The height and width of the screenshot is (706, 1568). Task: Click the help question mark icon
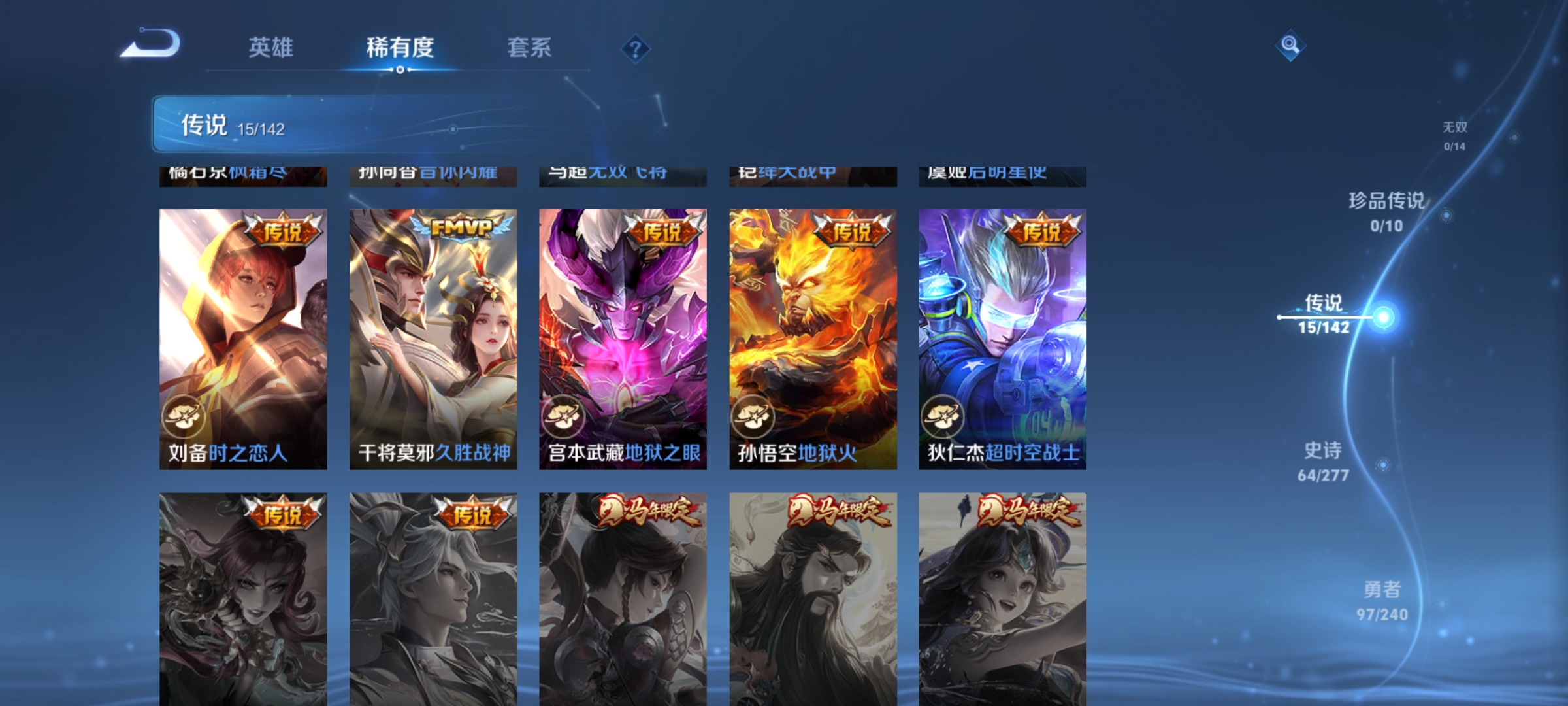[635, 50]
